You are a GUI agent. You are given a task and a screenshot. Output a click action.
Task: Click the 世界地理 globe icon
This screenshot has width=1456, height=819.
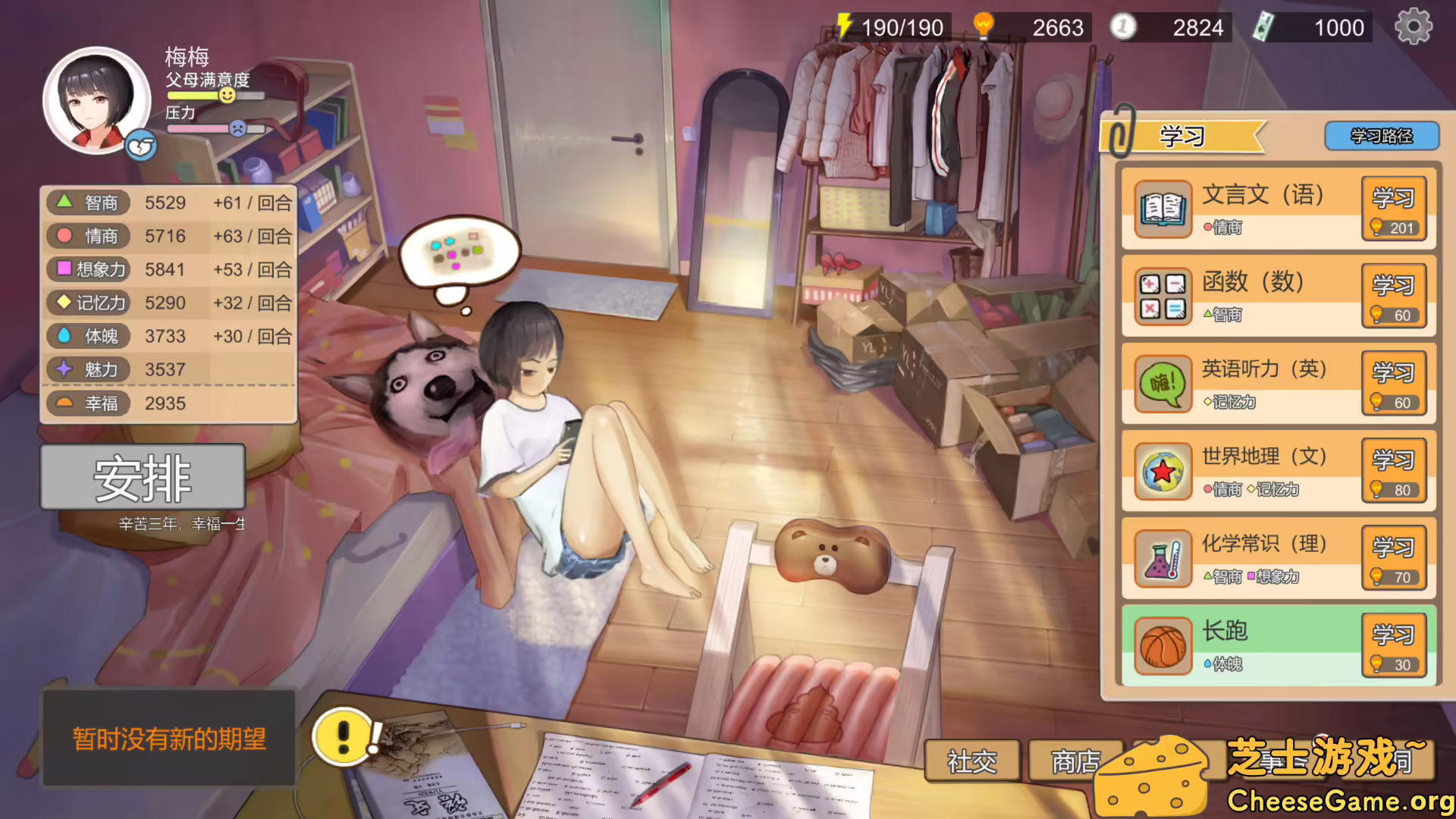1163,470
